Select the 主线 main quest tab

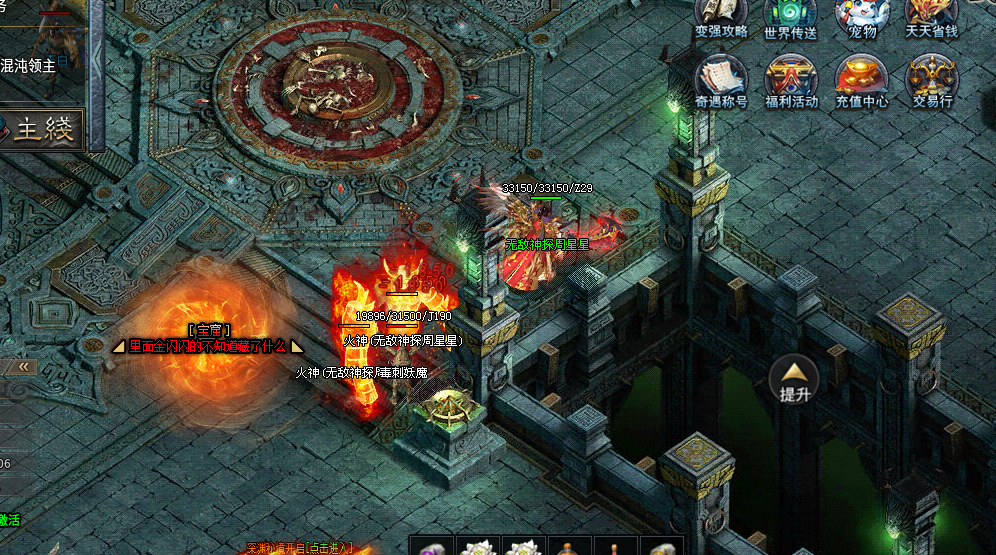44,129
